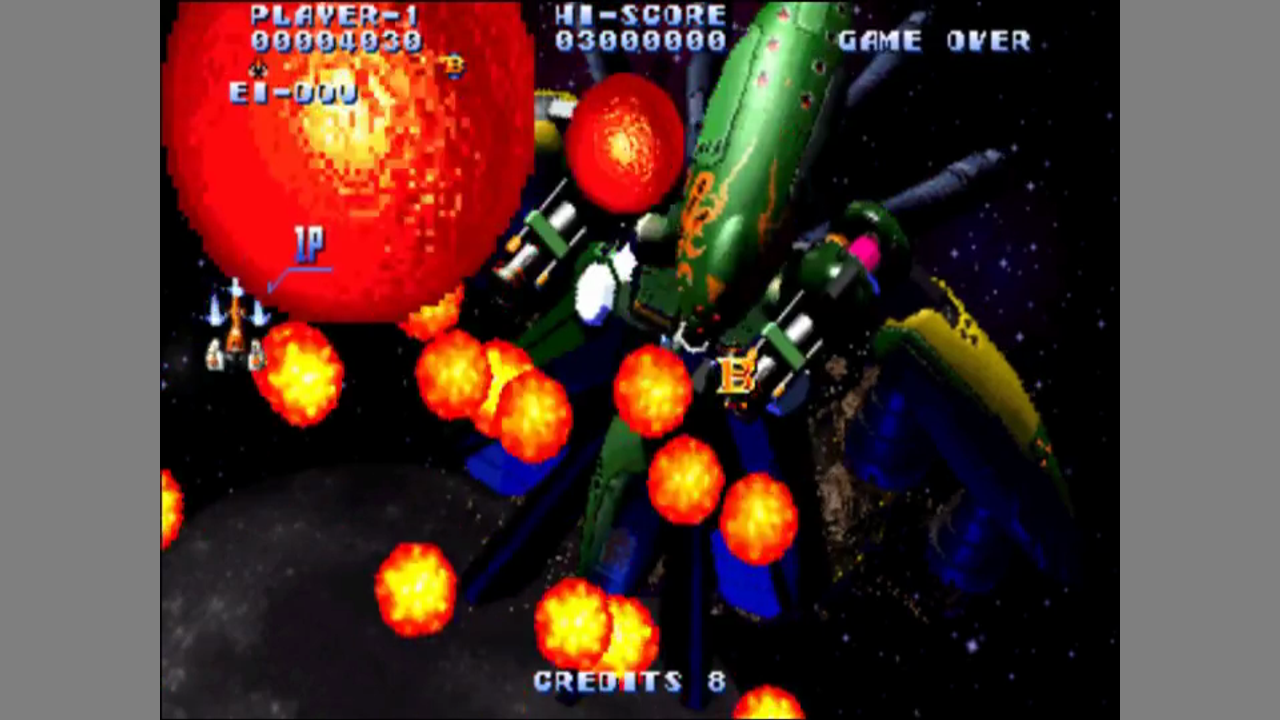The width and height of the screenshot is (1280, 720).
Task: Click the remaining ship life icon
Action: coord(258,69)
